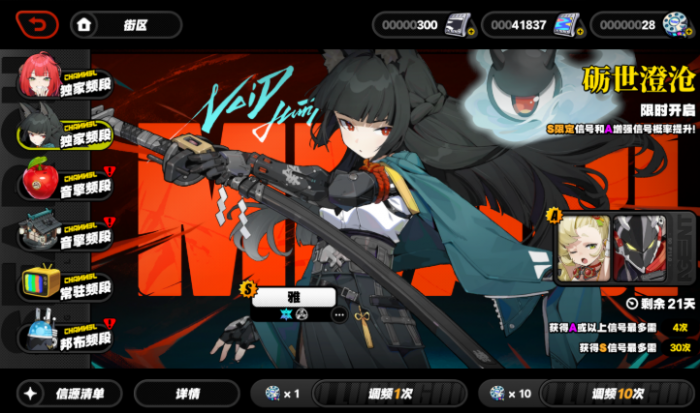The width and height of the screenshot is (700, 413).
Task: View banner 详情 details
Action: pos(187,393)
